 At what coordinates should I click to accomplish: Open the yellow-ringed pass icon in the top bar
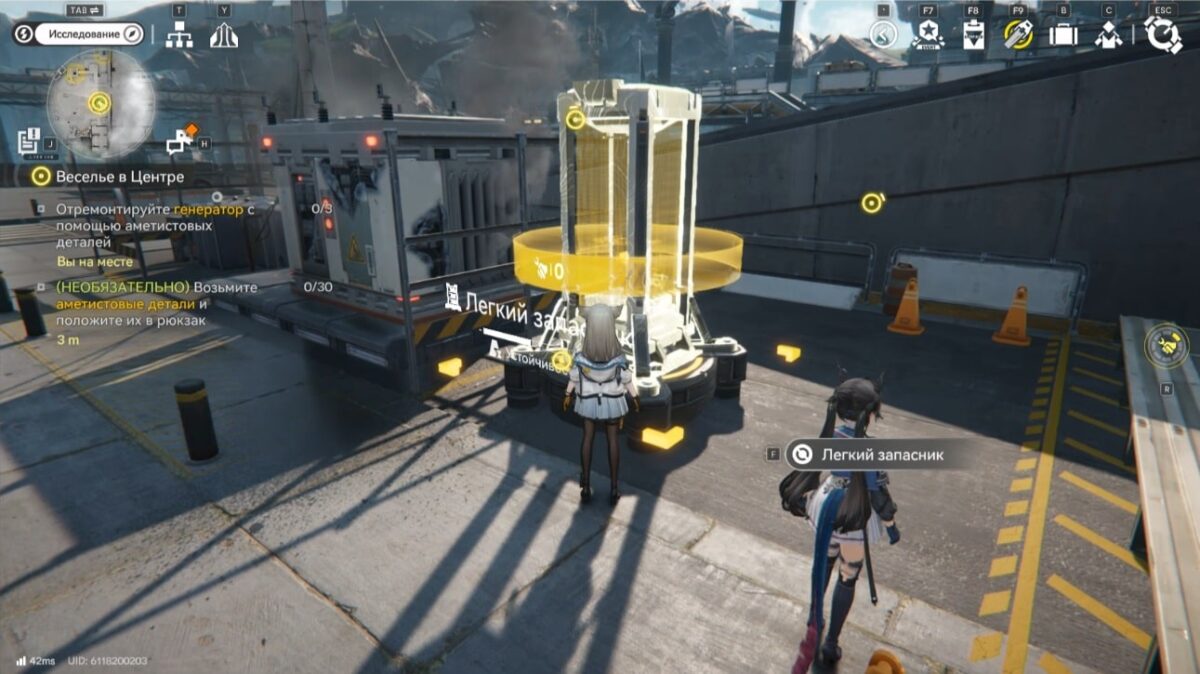[1018, 35]
